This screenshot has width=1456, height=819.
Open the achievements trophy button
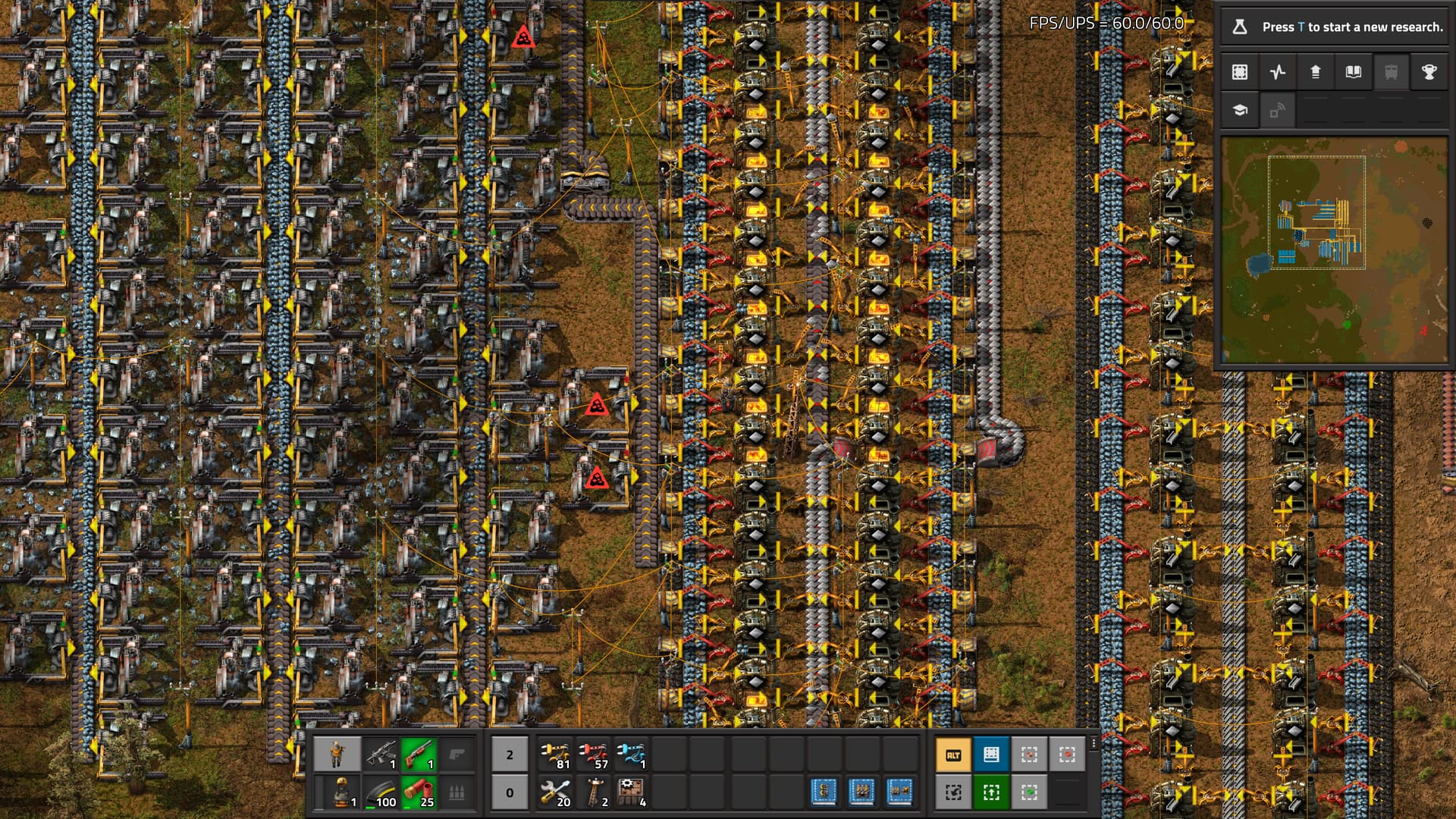(1429, 72)
